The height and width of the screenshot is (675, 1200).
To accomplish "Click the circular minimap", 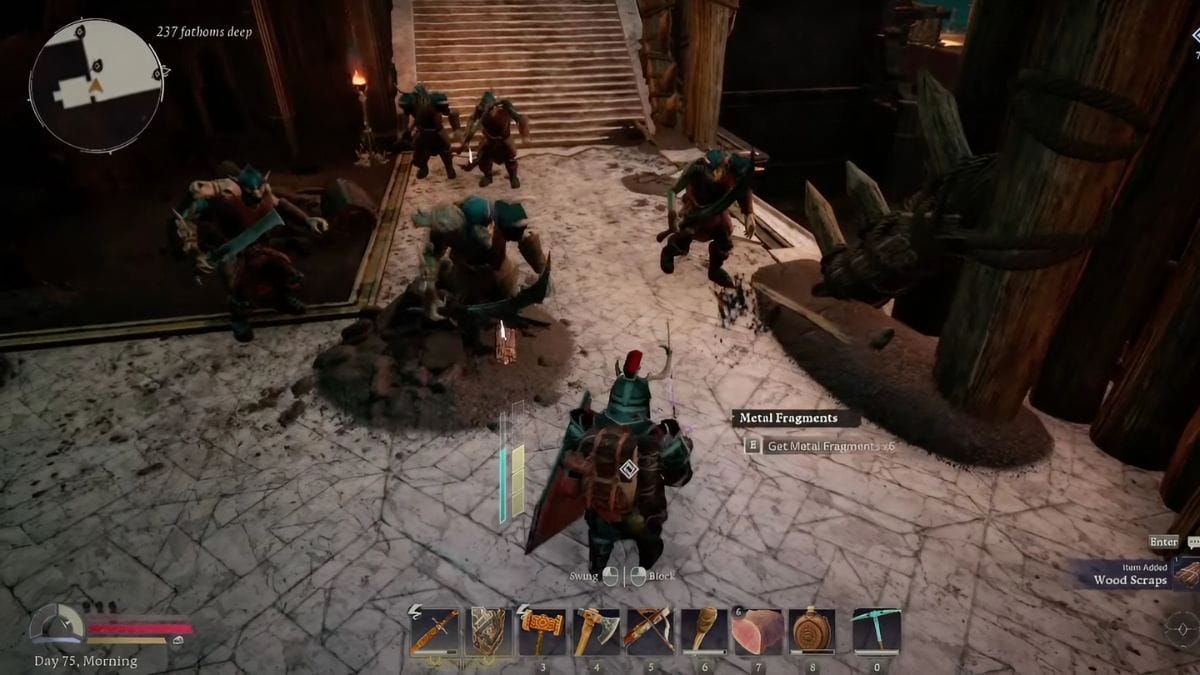I will point(96,85).
